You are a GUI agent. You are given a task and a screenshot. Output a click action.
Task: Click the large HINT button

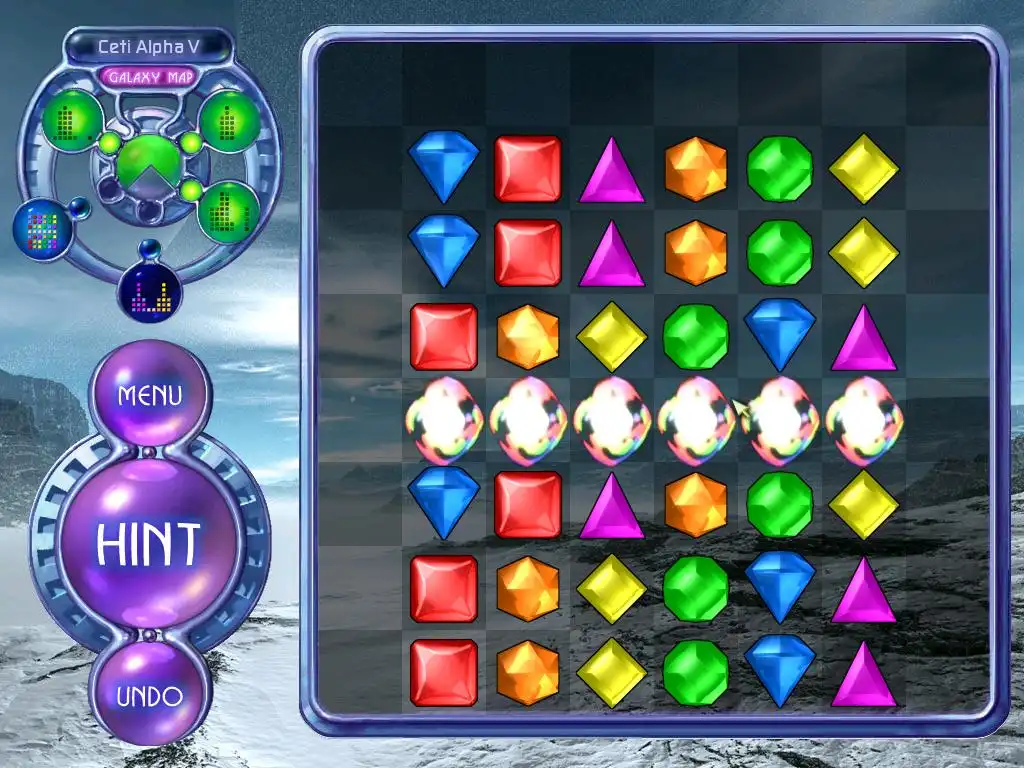(149, 542)
